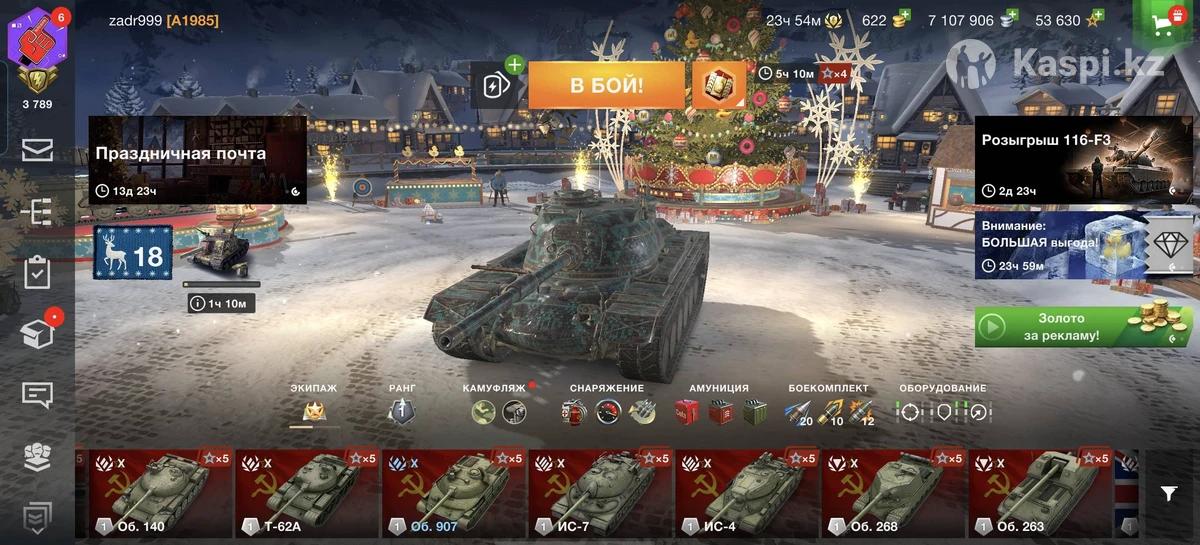
Task: Select the ИС-7 tank
Action: [602, 493]
